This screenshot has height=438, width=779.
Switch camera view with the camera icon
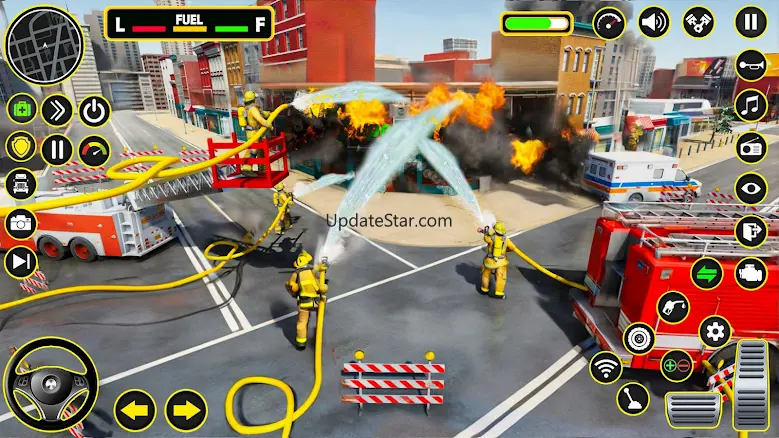tap(21, 223)
